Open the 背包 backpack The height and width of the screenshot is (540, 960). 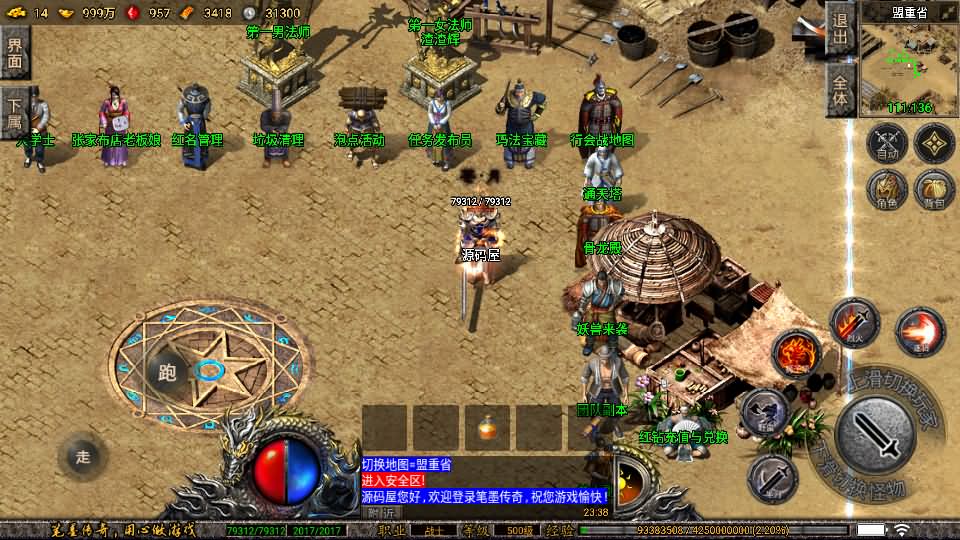(x=934, y=190)
